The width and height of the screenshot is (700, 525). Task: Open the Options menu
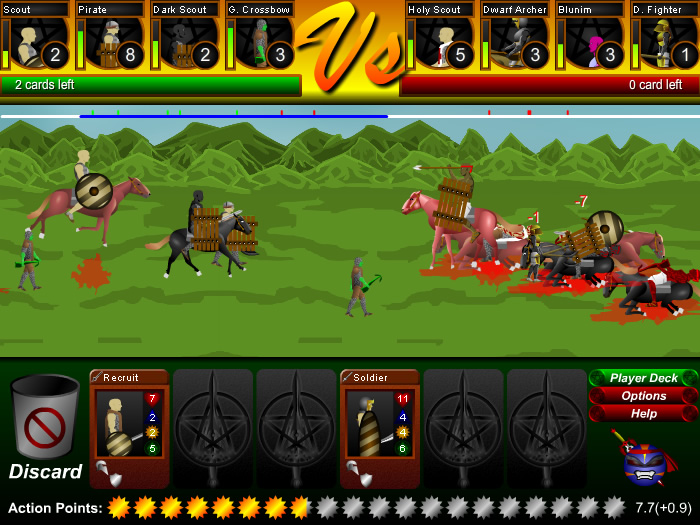tap(643, 396)
